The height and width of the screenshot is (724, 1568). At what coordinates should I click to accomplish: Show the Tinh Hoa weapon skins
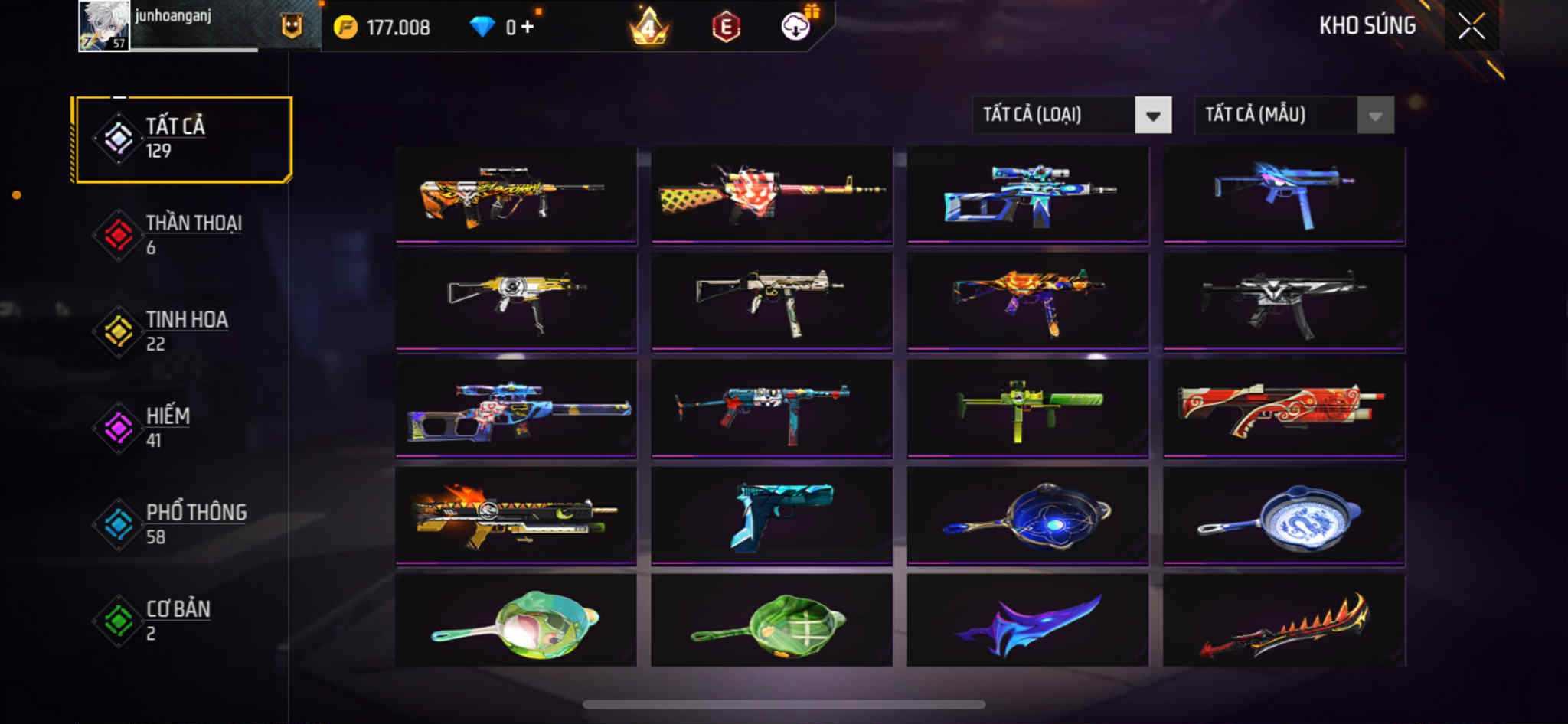[x=182, y=331]
